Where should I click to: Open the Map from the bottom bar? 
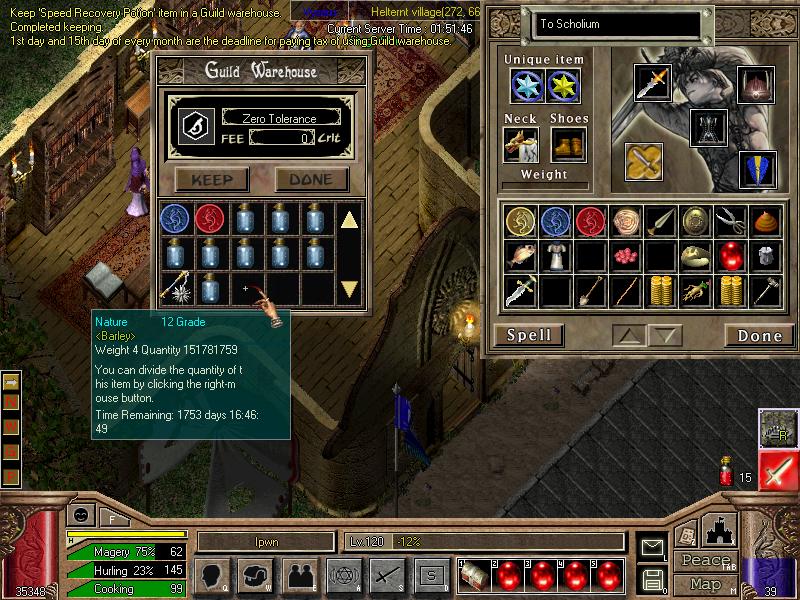pos(705,583)
